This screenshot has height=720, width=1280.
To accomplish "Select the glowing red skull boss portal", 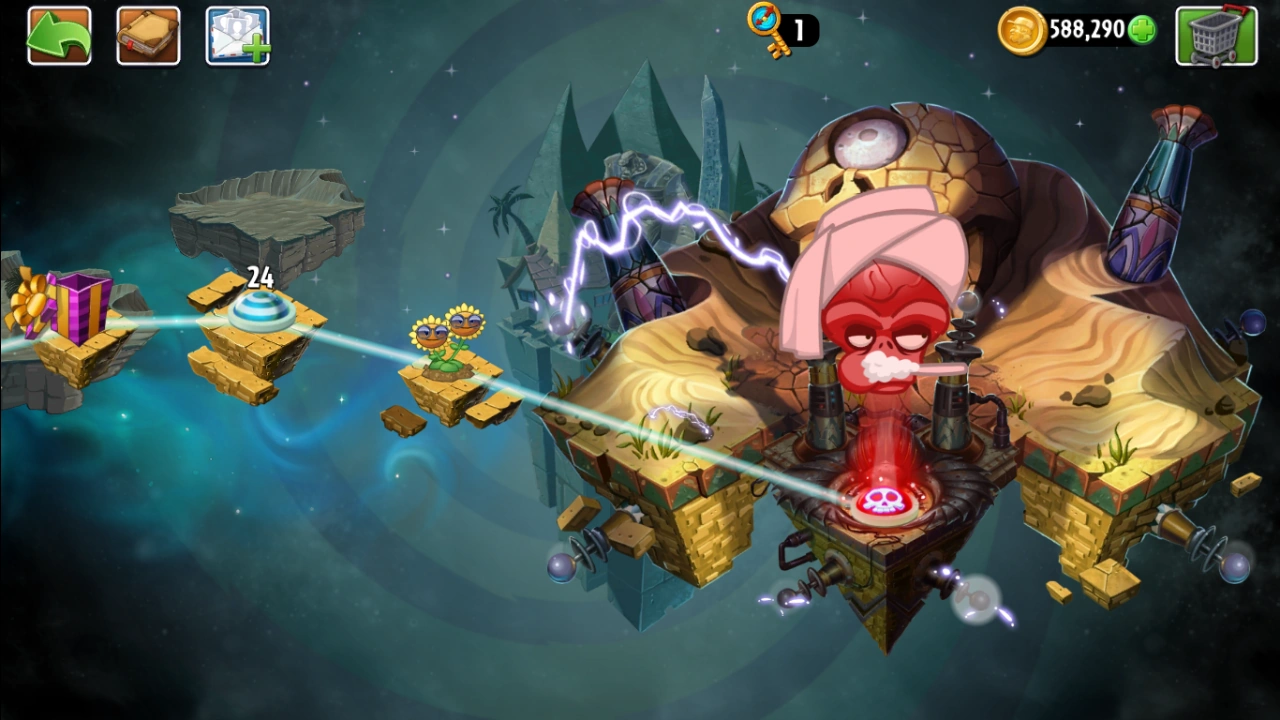I will [882, 500].
